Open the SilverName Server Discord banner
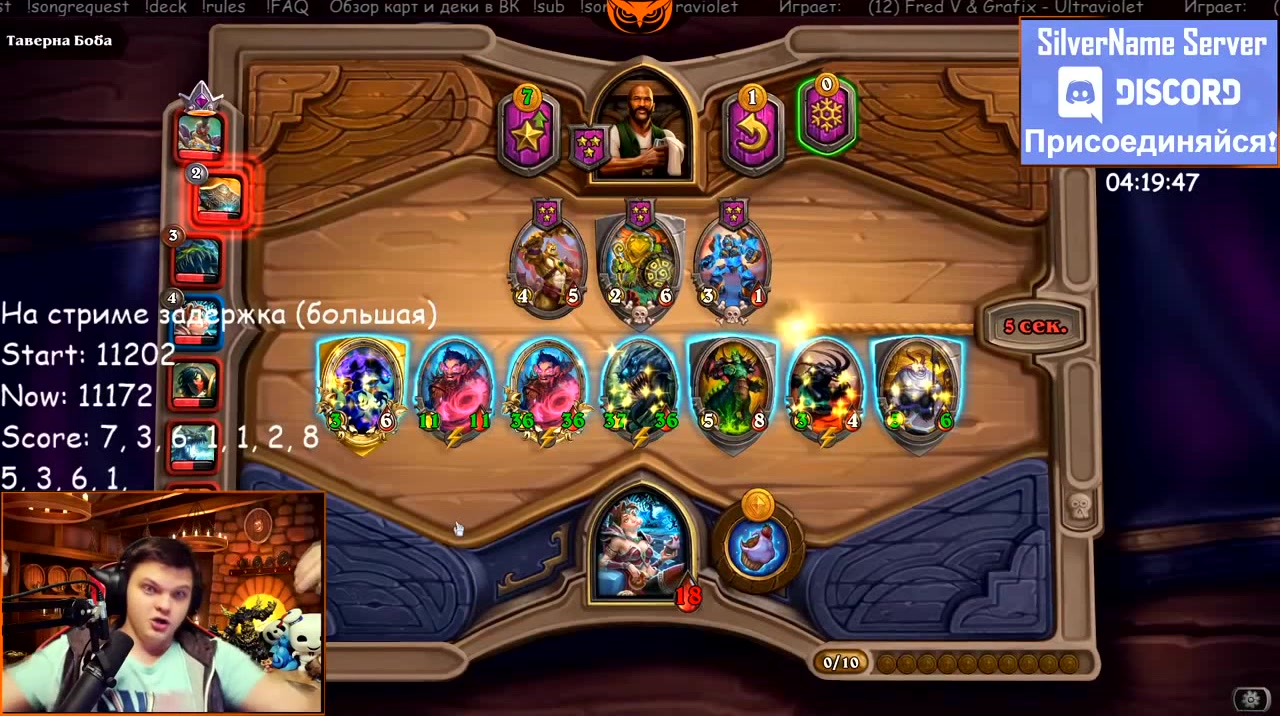 pos(1149,91)
